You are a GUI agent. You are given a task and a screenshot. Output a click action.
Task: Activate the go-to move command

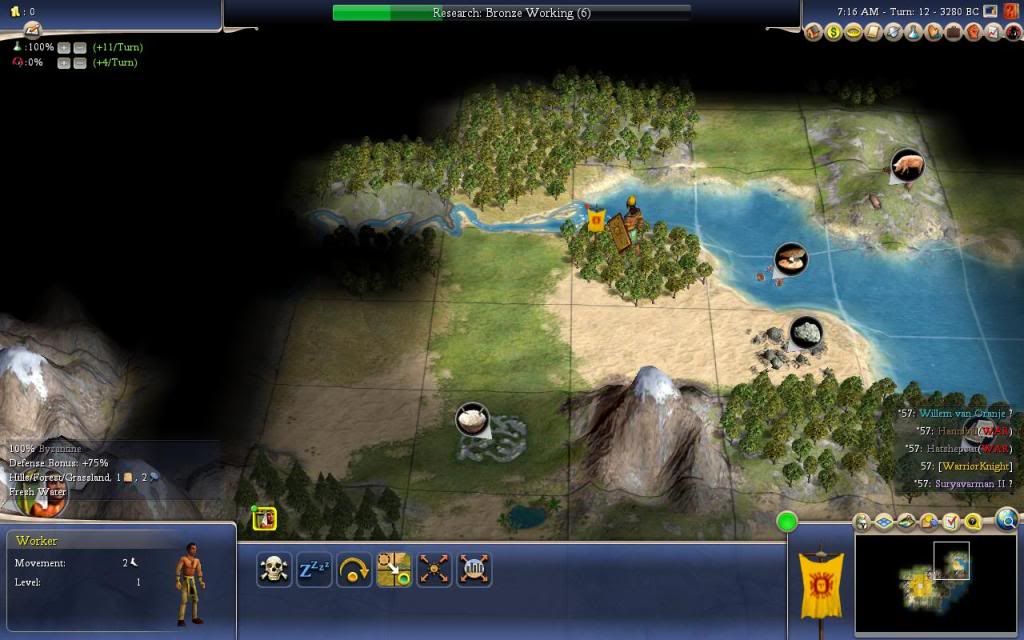[x=394, y=570]
